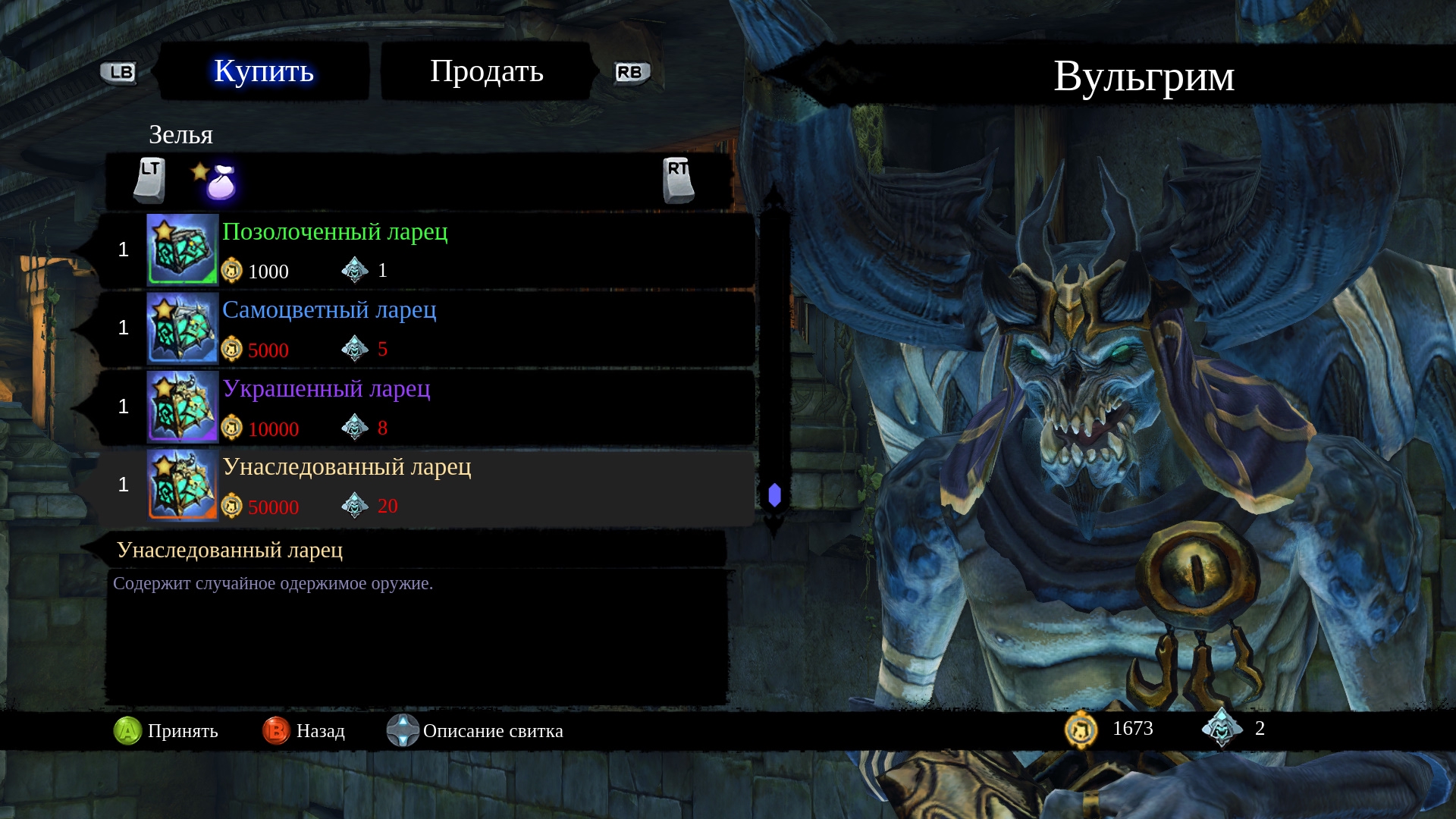Viewport: 1456px width, 819px height.
Task: Select the purple potion bag category
Action: point(220,182)
